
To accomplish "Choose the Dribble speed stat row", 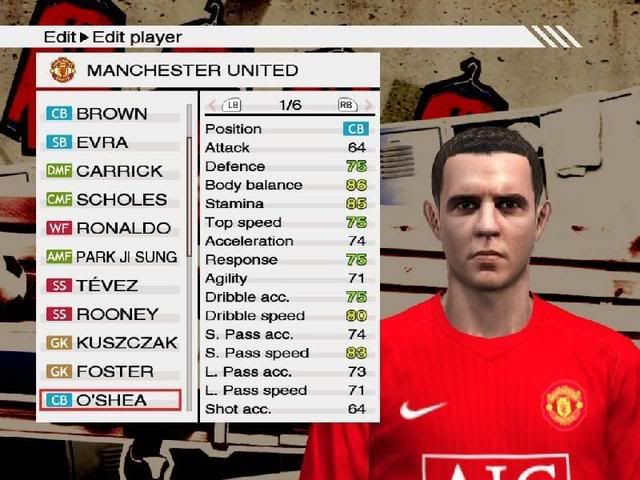I will 287,315.
